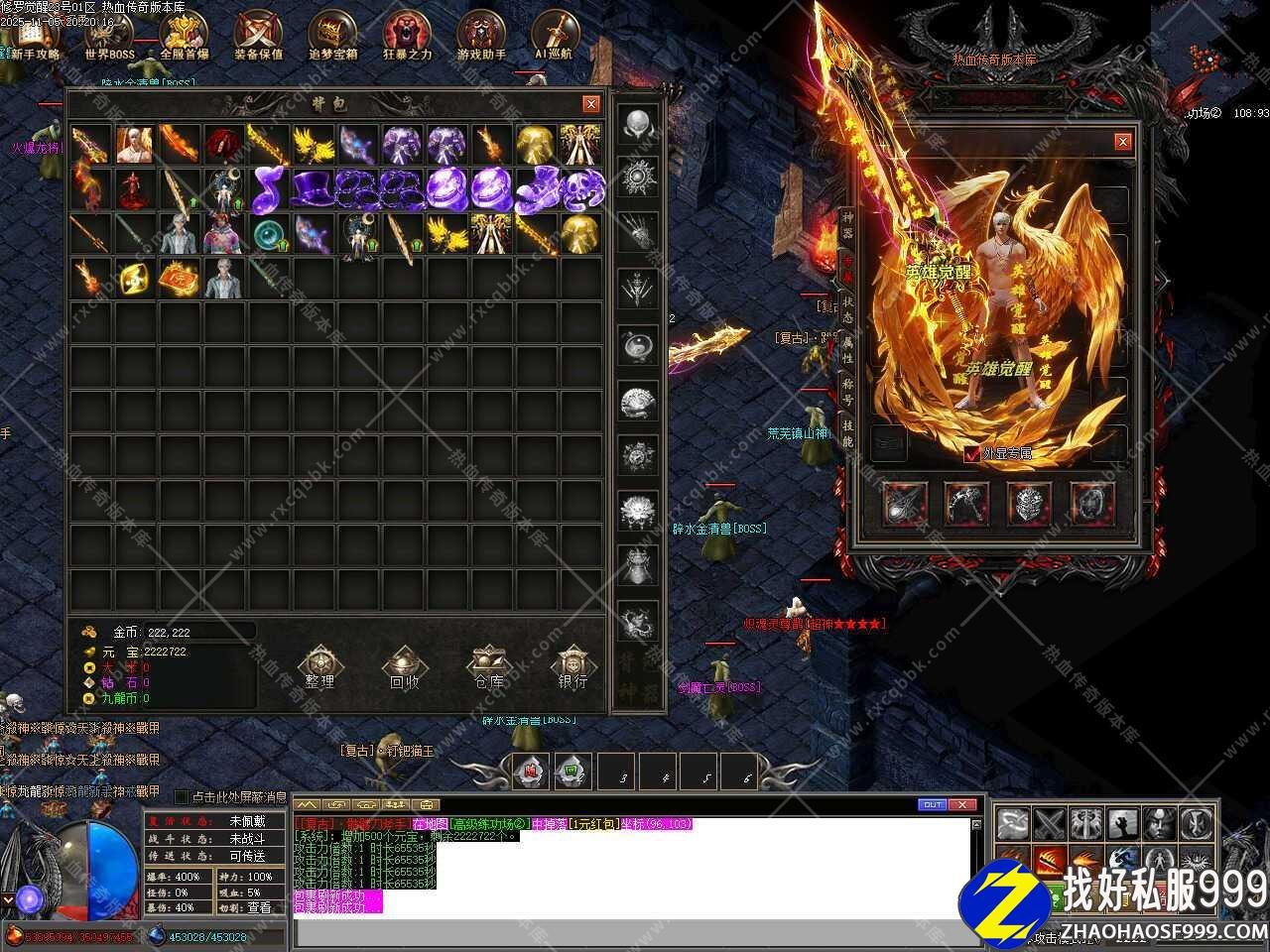Close the 背包 backpack window
This screenshot has height=952, width=1270.
591,104
